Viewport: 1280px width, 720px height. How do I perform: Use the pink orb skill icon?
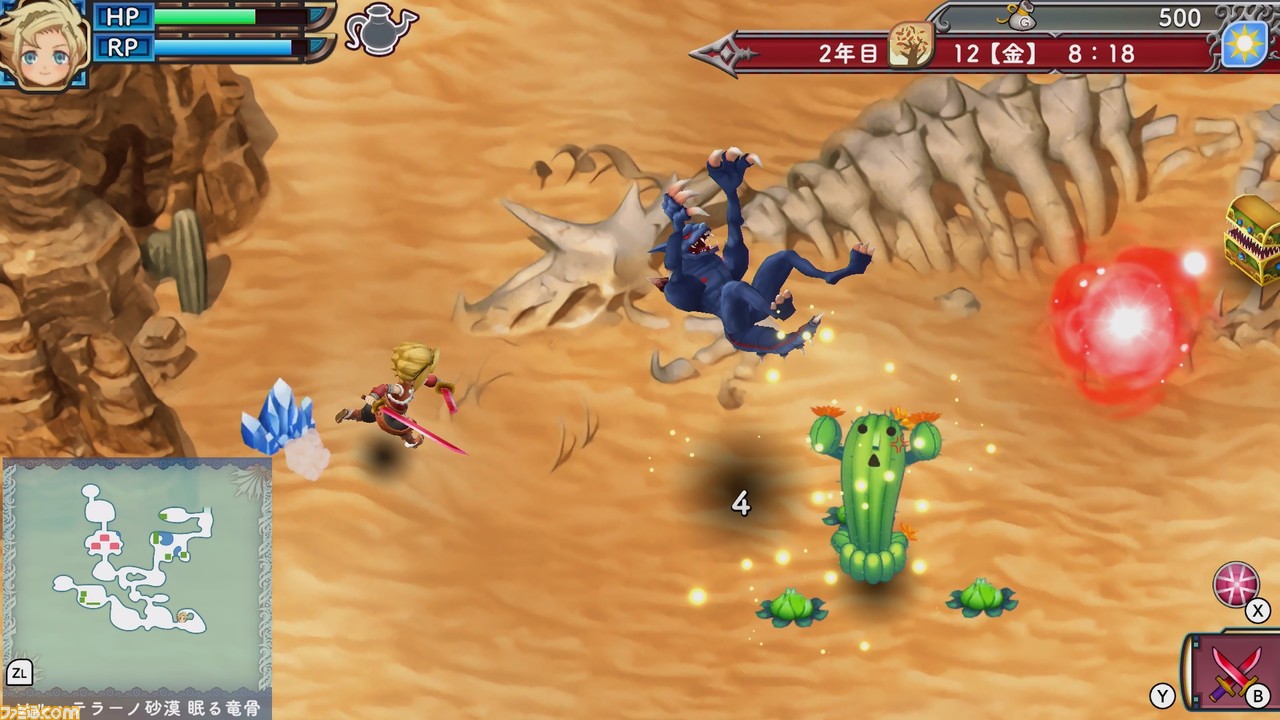(x=1236, y=586)
